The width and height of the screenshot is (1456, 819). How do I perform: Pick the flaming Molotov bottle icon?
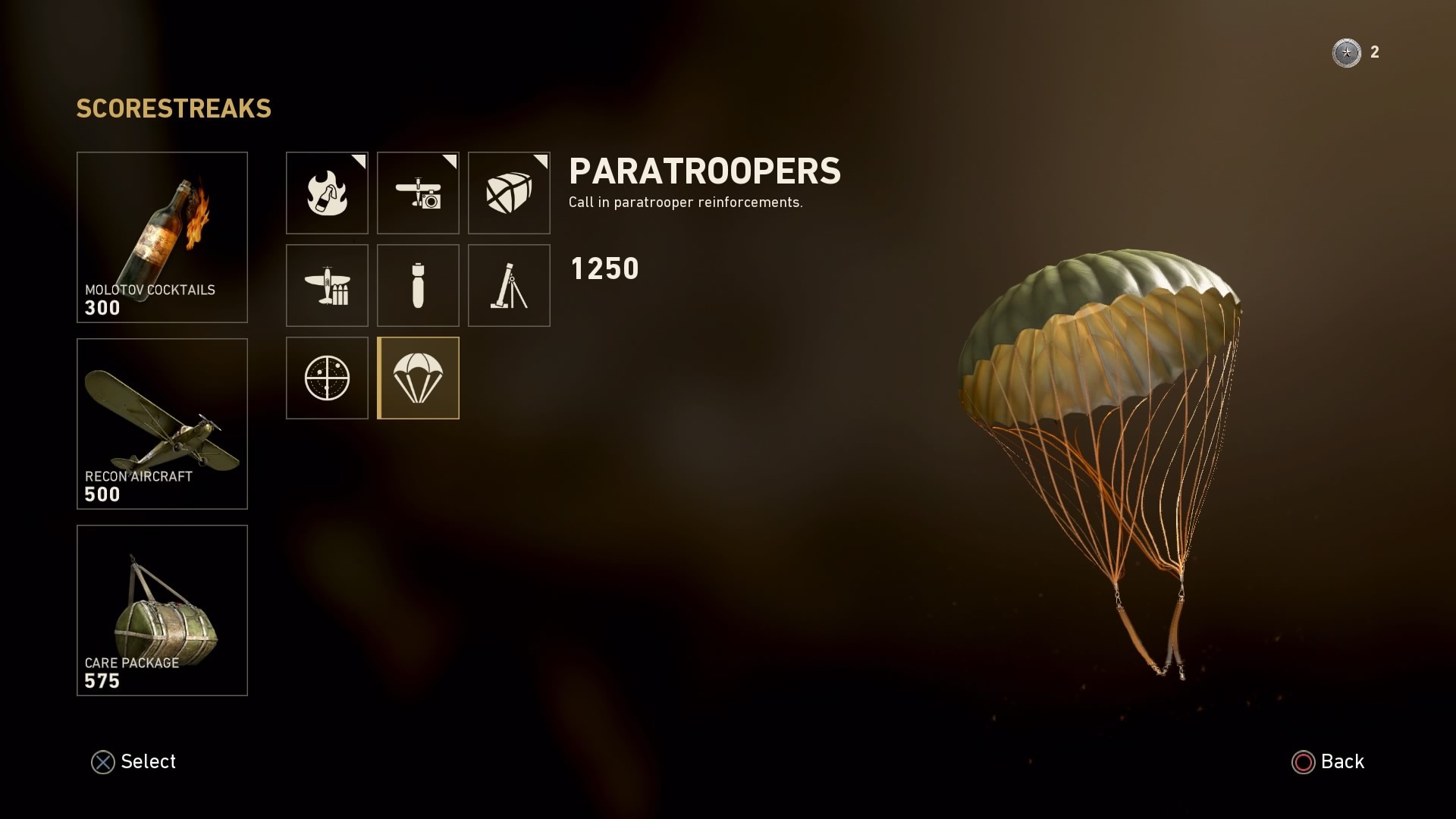tap(327, 193)
